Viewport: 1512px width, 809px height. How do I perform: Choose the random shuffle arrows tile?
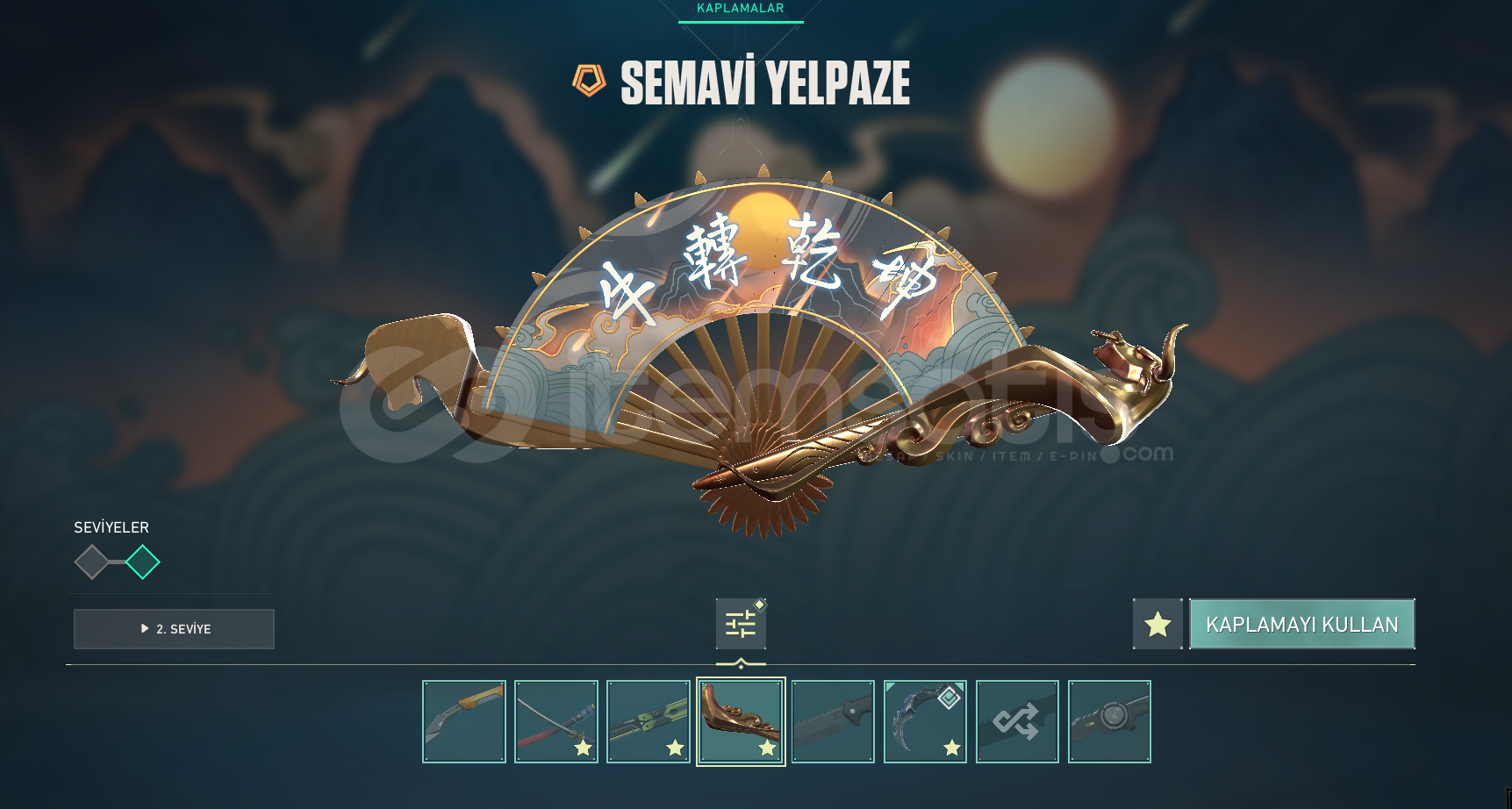(1017, 721)
